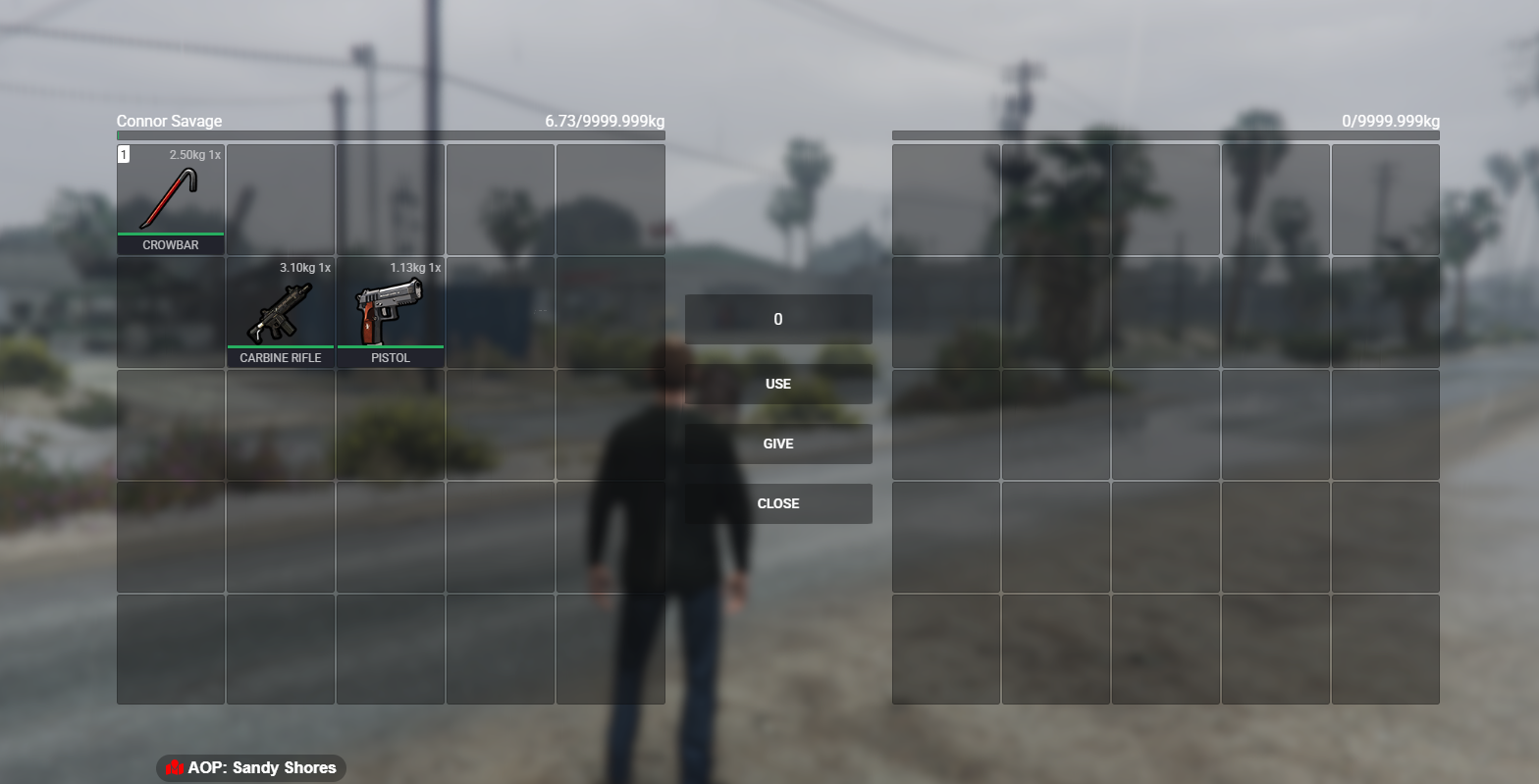Activate the USE button

778,384
